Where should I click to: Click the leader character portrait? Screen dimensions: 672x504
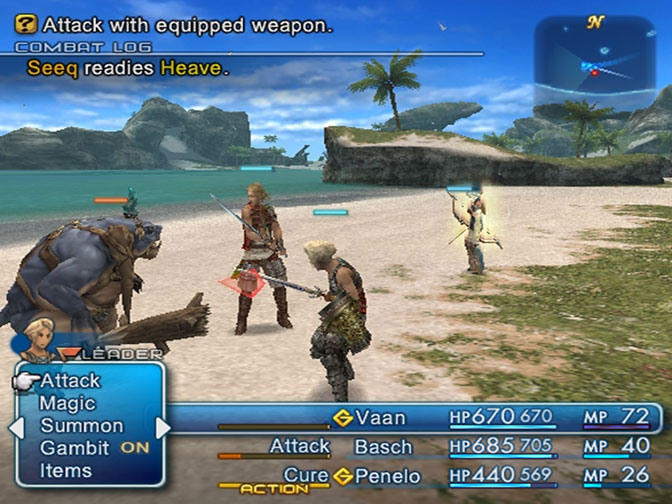coord(38,339)
